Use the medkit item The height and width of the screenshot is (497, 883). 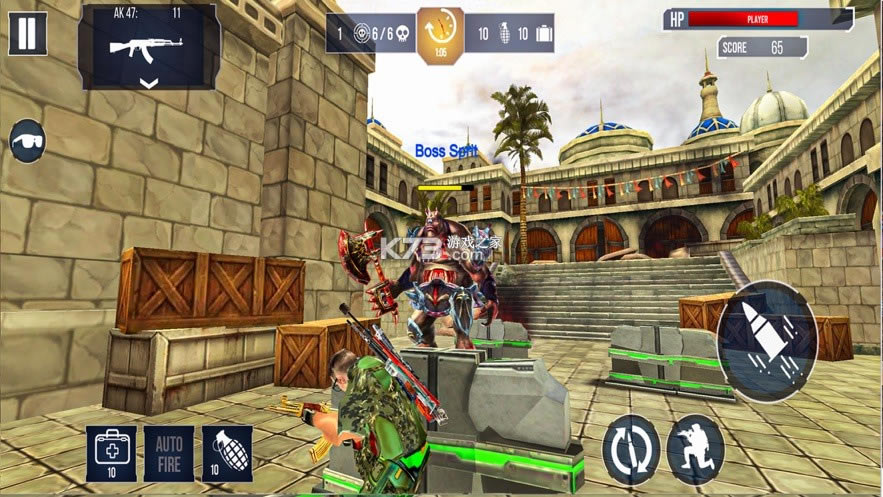click(x=111, y=454)
